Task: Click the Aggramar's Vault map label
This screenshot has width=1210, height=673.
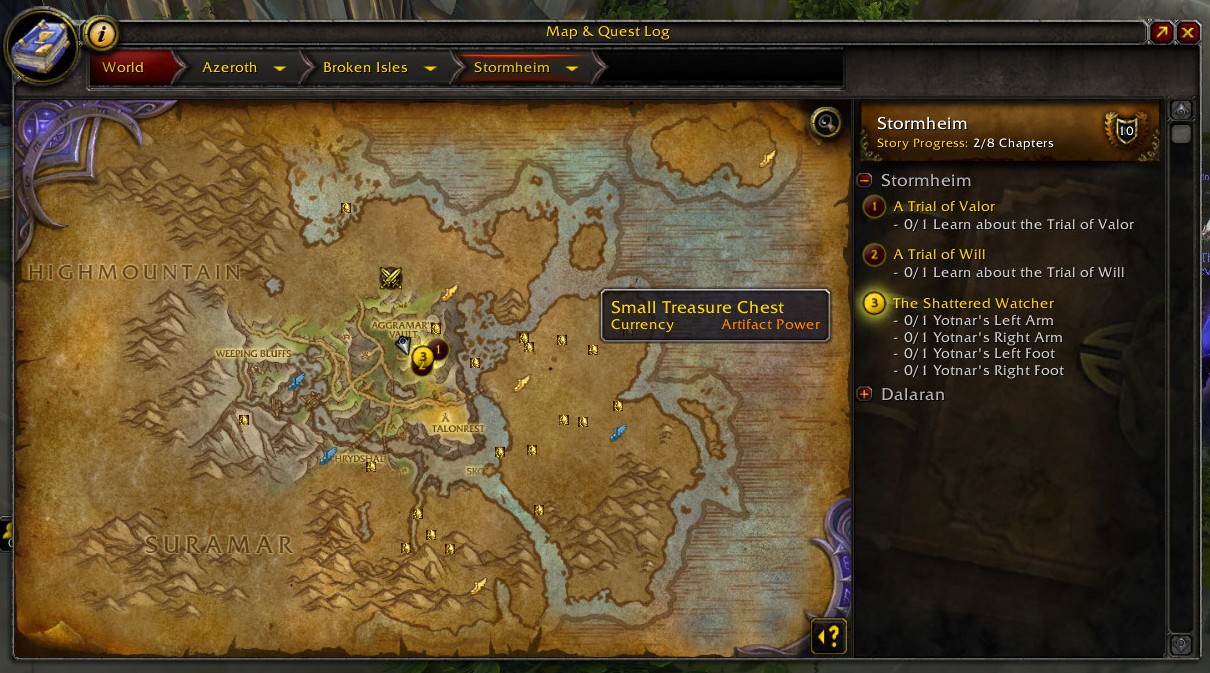Action: click(x=399, y=329)
